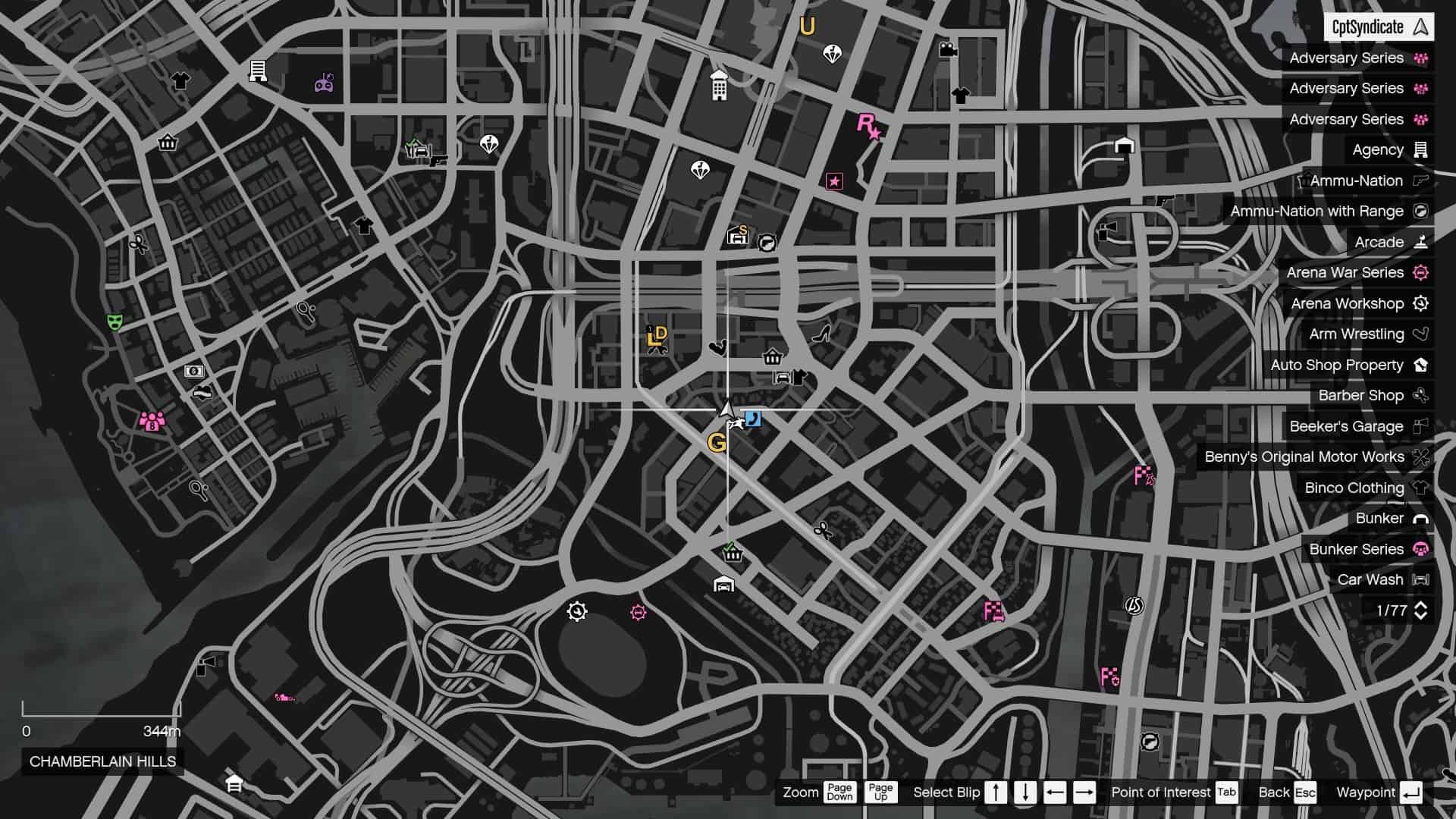The image size is (1456, 819).
Task: Click the Select Blip up arrow control
Action: pyautogui.click(x=995, y=792)
